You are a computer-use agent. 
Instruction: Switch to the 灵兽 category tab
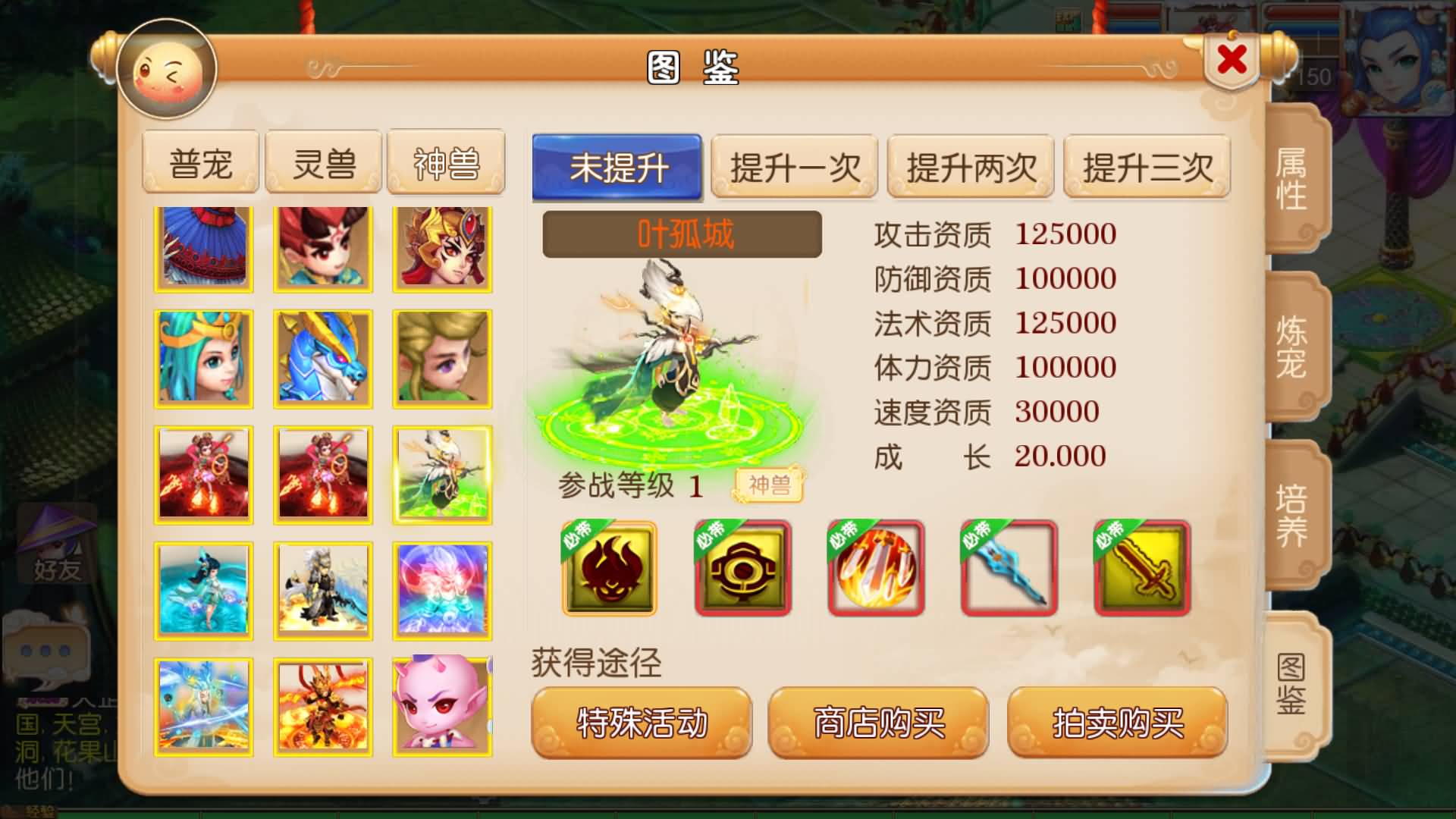323,161
